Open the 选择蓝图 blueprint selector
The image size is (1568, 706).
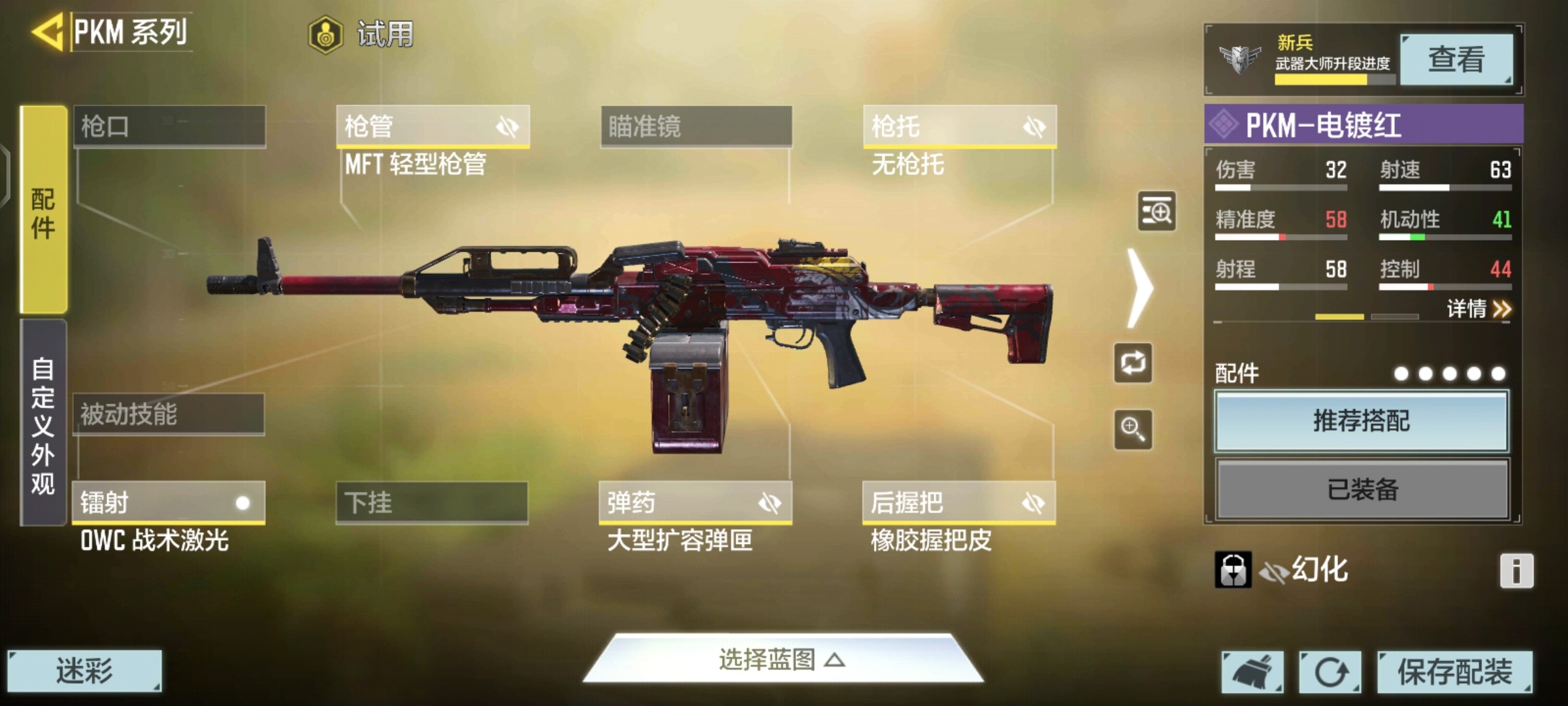coord(782,660)
